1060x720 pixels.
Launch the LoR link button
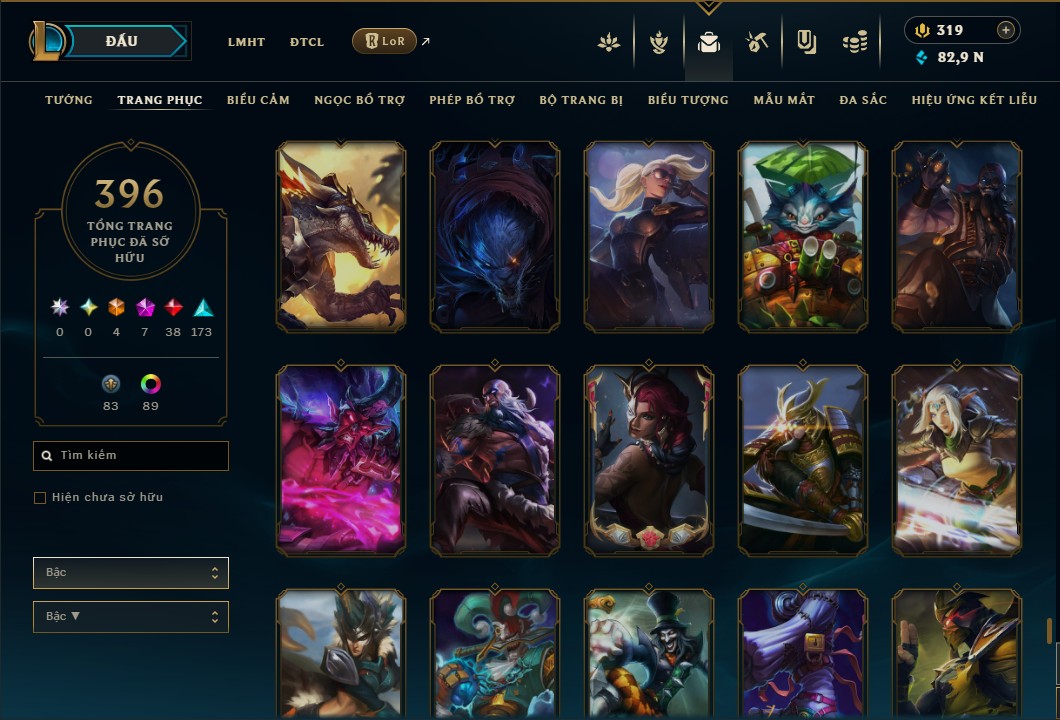384,41
